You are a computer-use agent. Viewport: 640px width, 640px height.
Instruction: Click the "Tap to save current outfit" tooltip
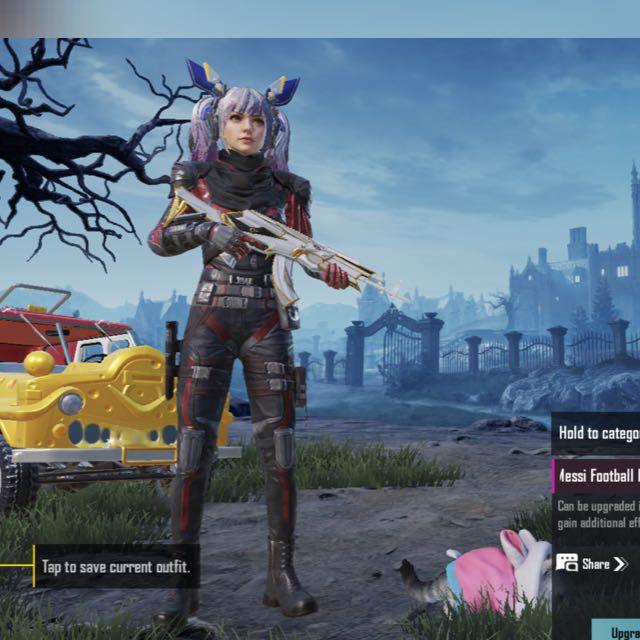click(115, 568)
